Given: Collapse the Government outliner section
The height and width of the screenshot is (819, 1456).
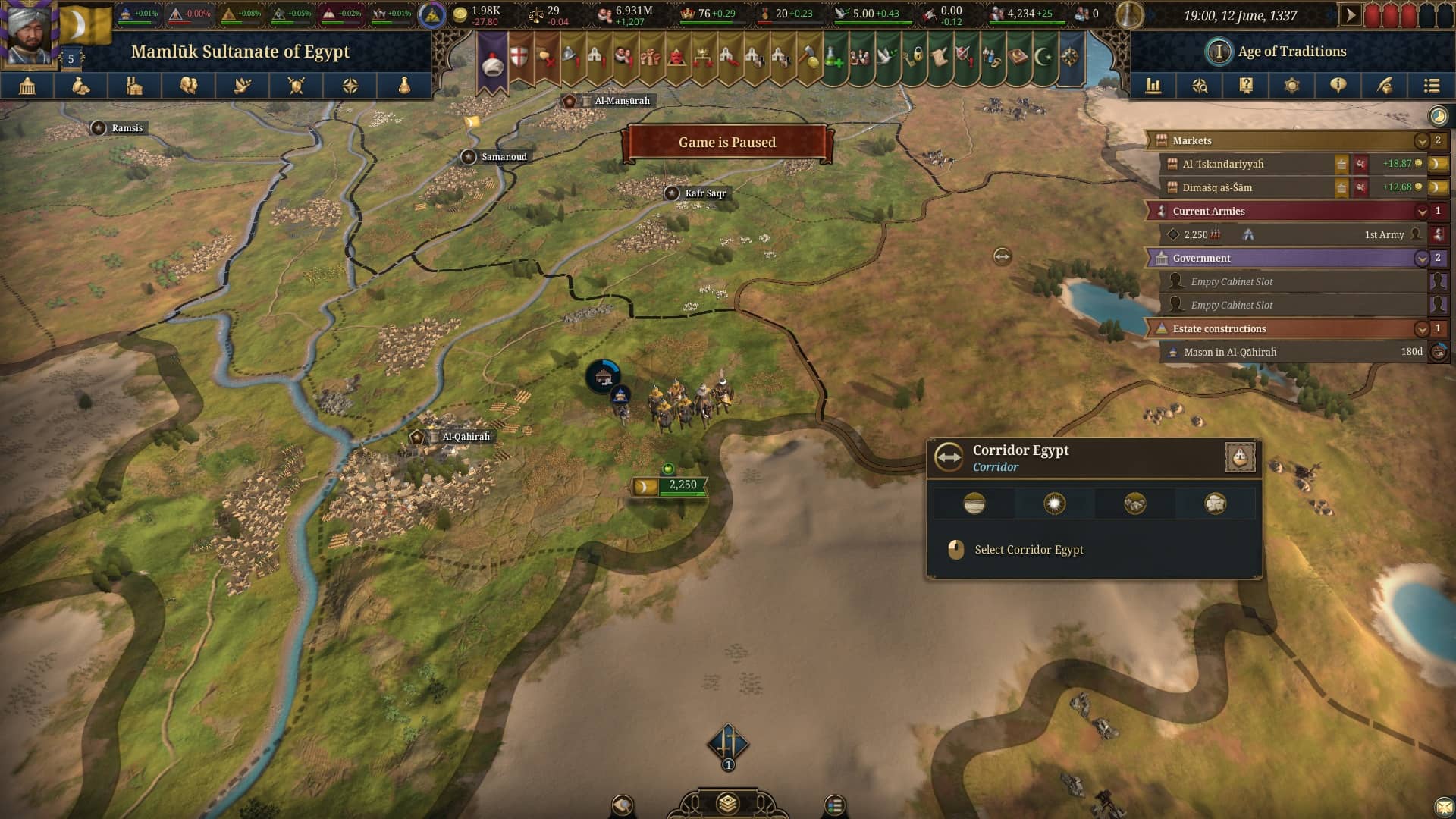Looking at the screenshot, I should pyautogui.click(x=1421, y=259).
